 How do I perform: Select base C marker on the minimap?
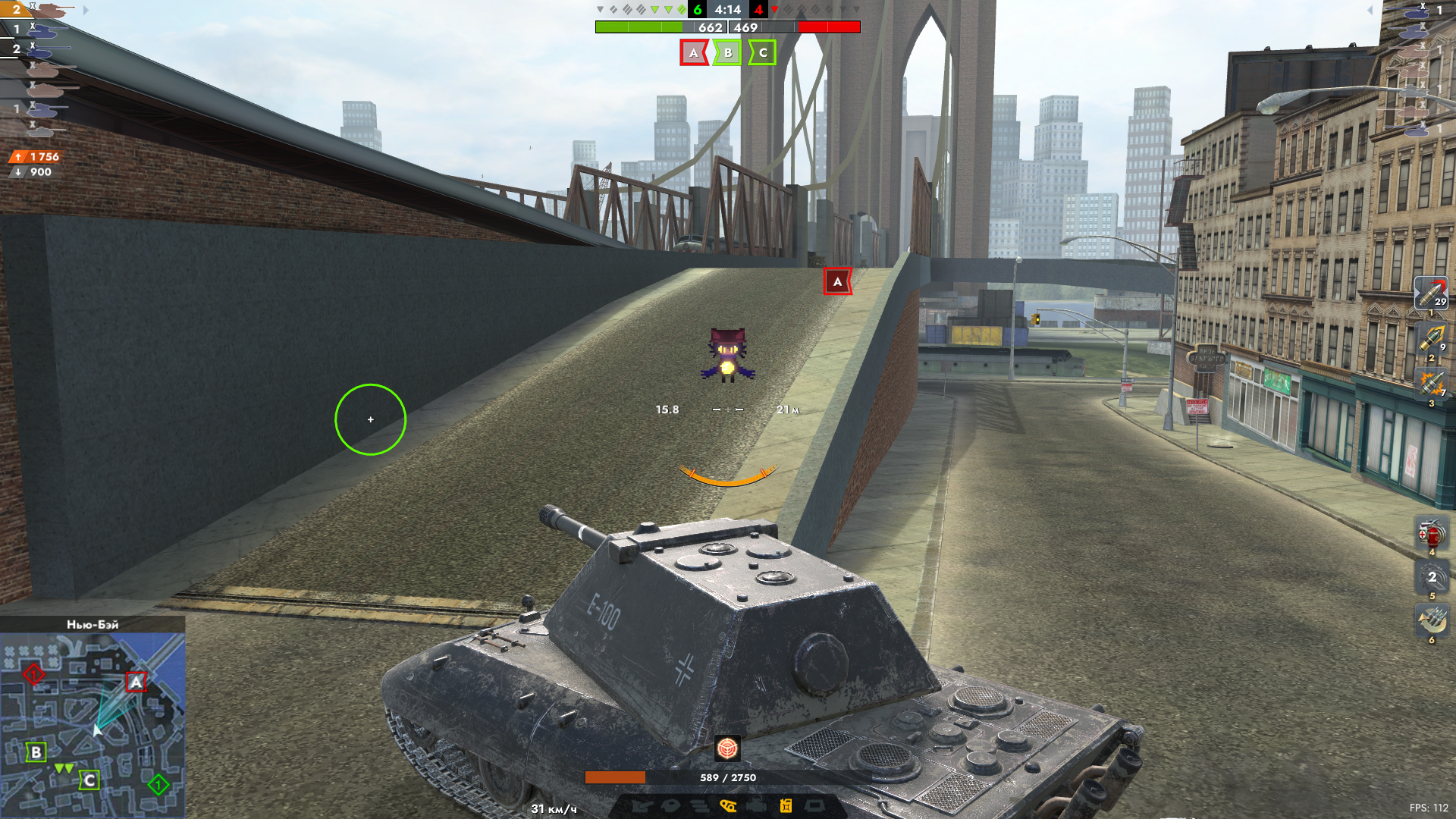89,780
